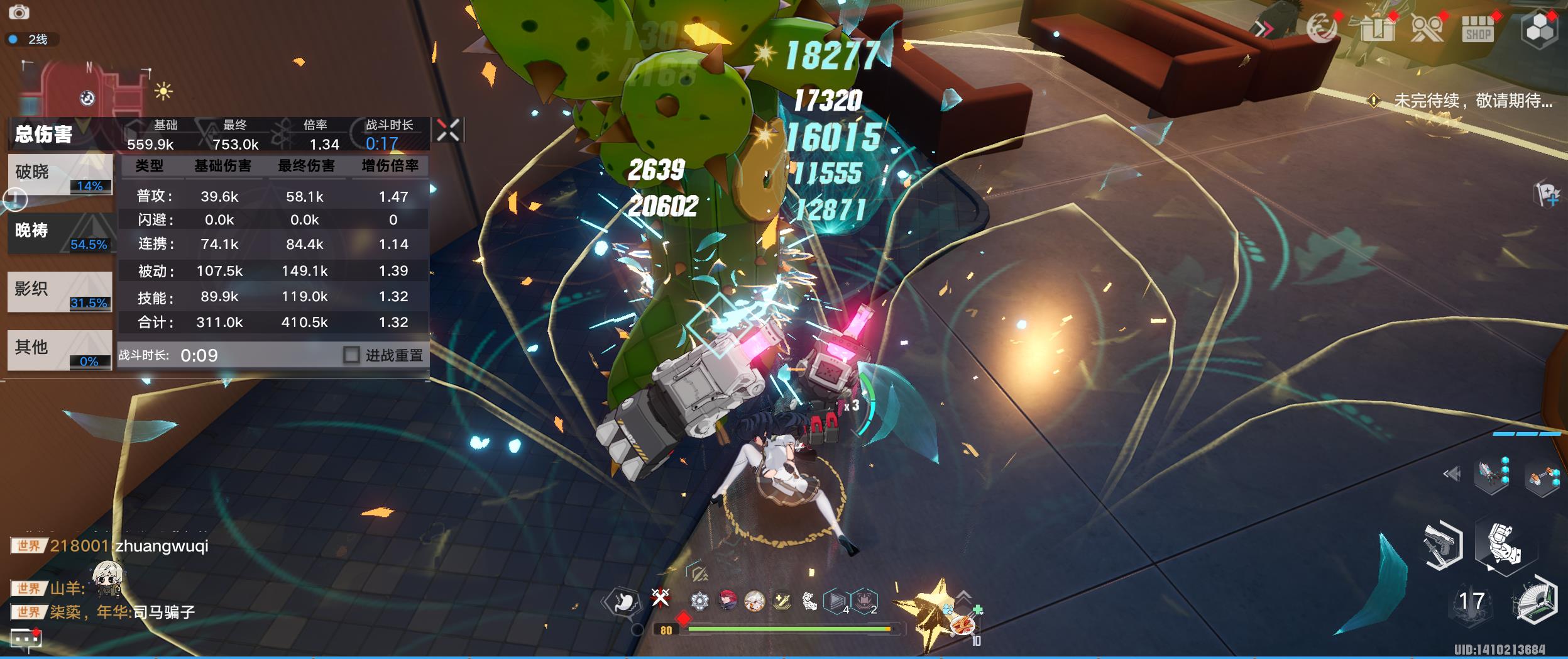Take a photo with the camera icon
The width and height of the screenshot is (1568, 659).
tap(19, 12)
